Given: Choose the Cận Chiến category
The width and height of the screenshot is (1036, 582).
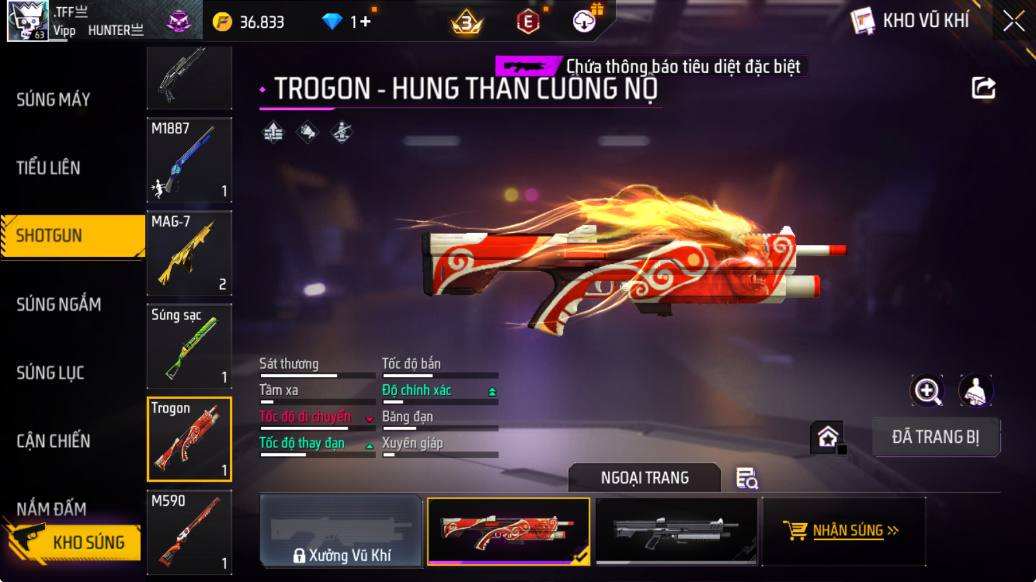Looking at the screenshot, I should tap(54, 440).
